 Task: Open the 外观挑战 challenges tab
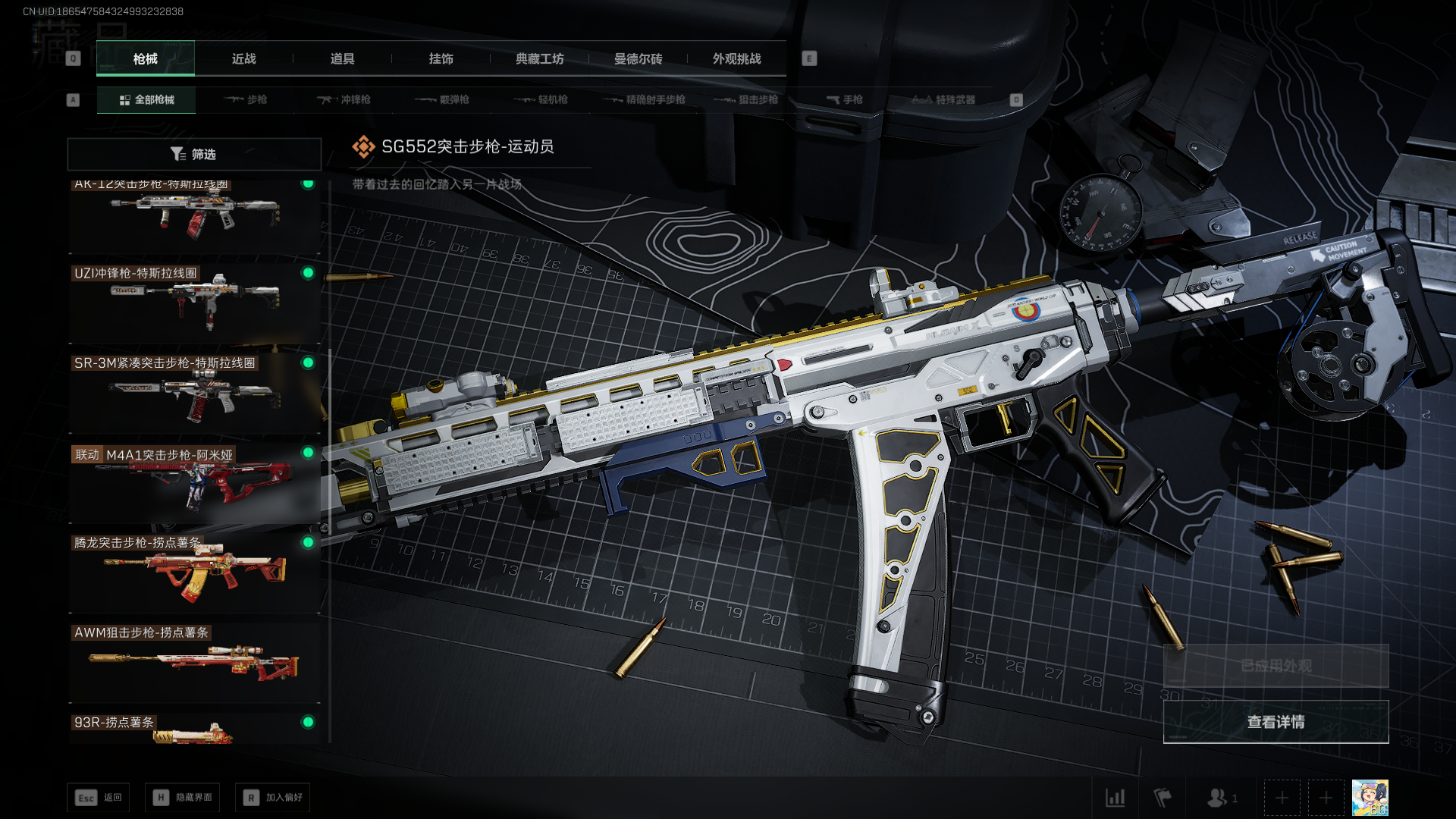point(736,58)
